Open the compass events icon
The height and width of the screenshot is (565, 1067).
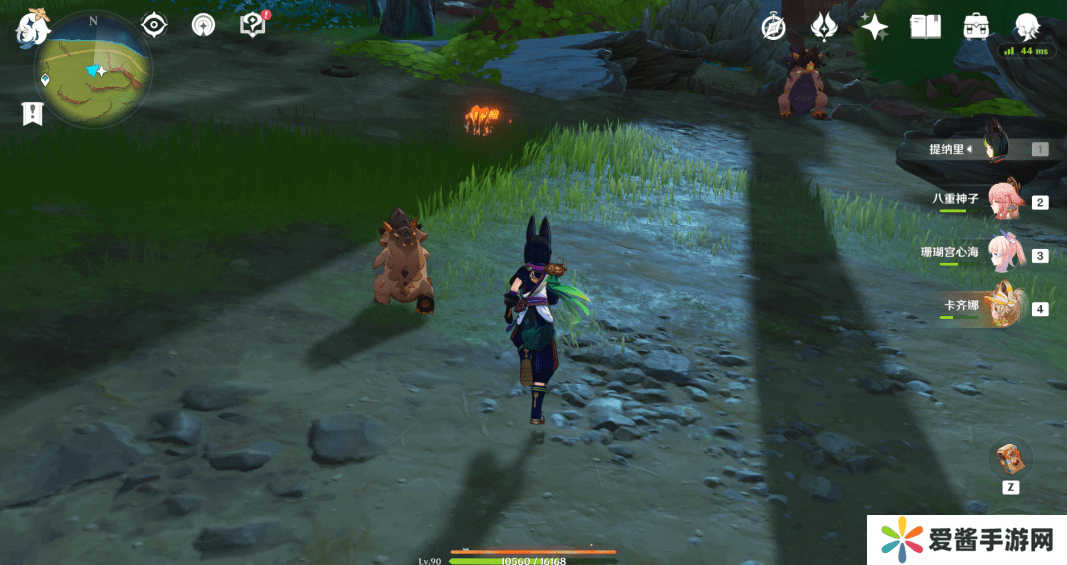(773, 27)
